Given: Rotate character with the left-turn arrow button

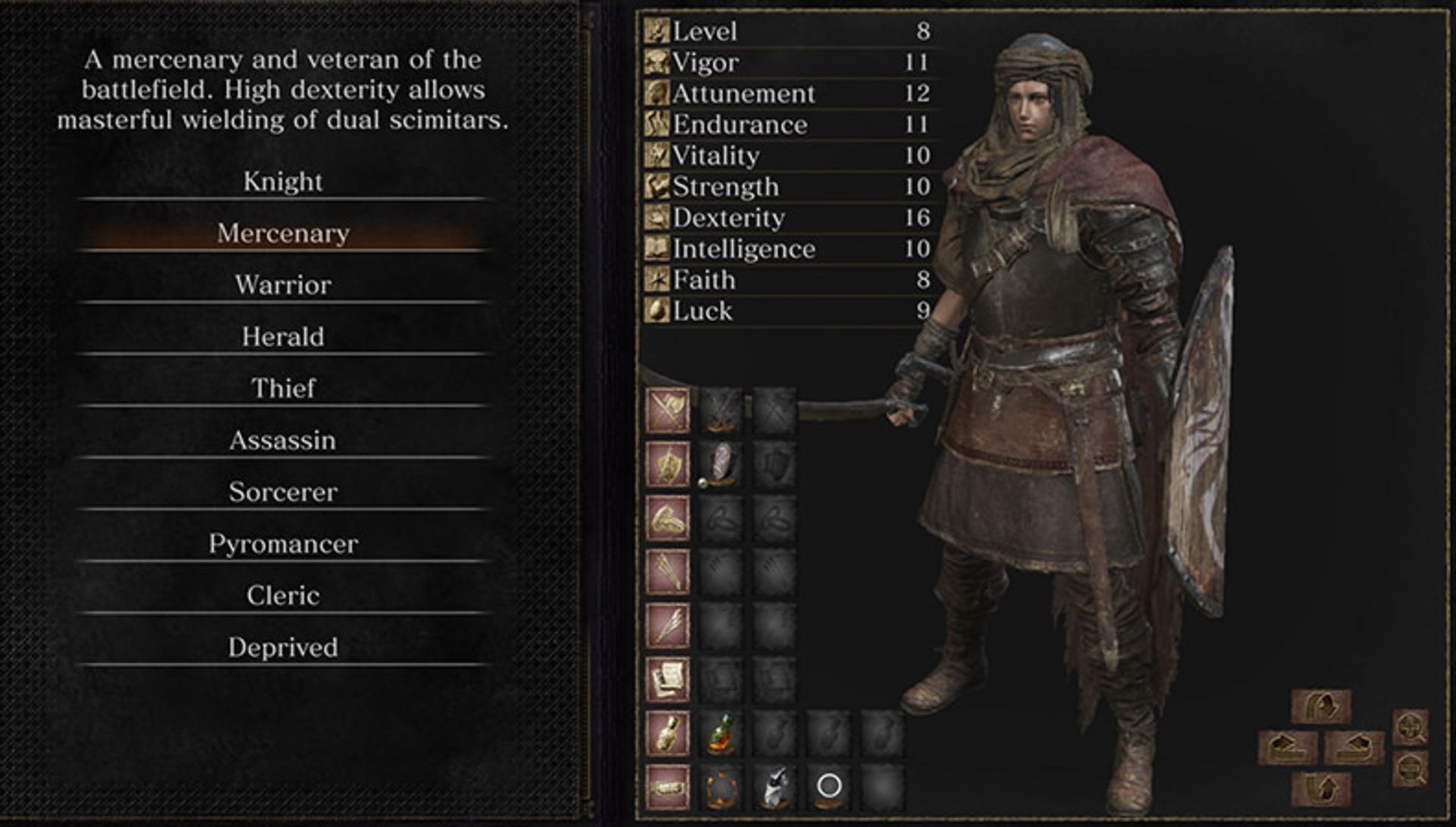Looking at the screenshot, I should [x=1288, y=747].
